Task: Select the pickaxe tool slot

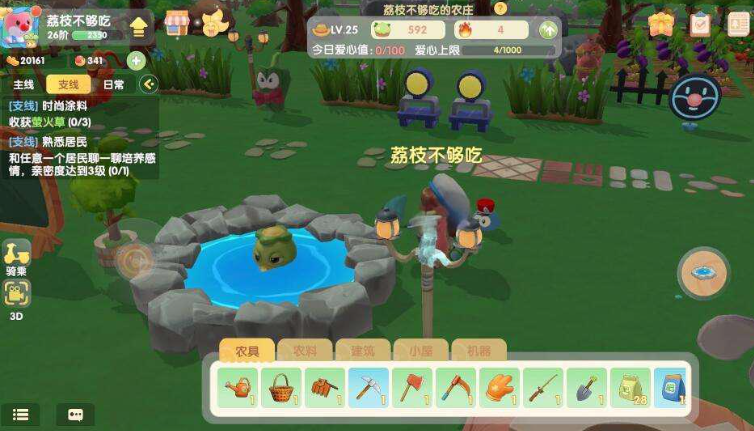Action: [368, 386]
